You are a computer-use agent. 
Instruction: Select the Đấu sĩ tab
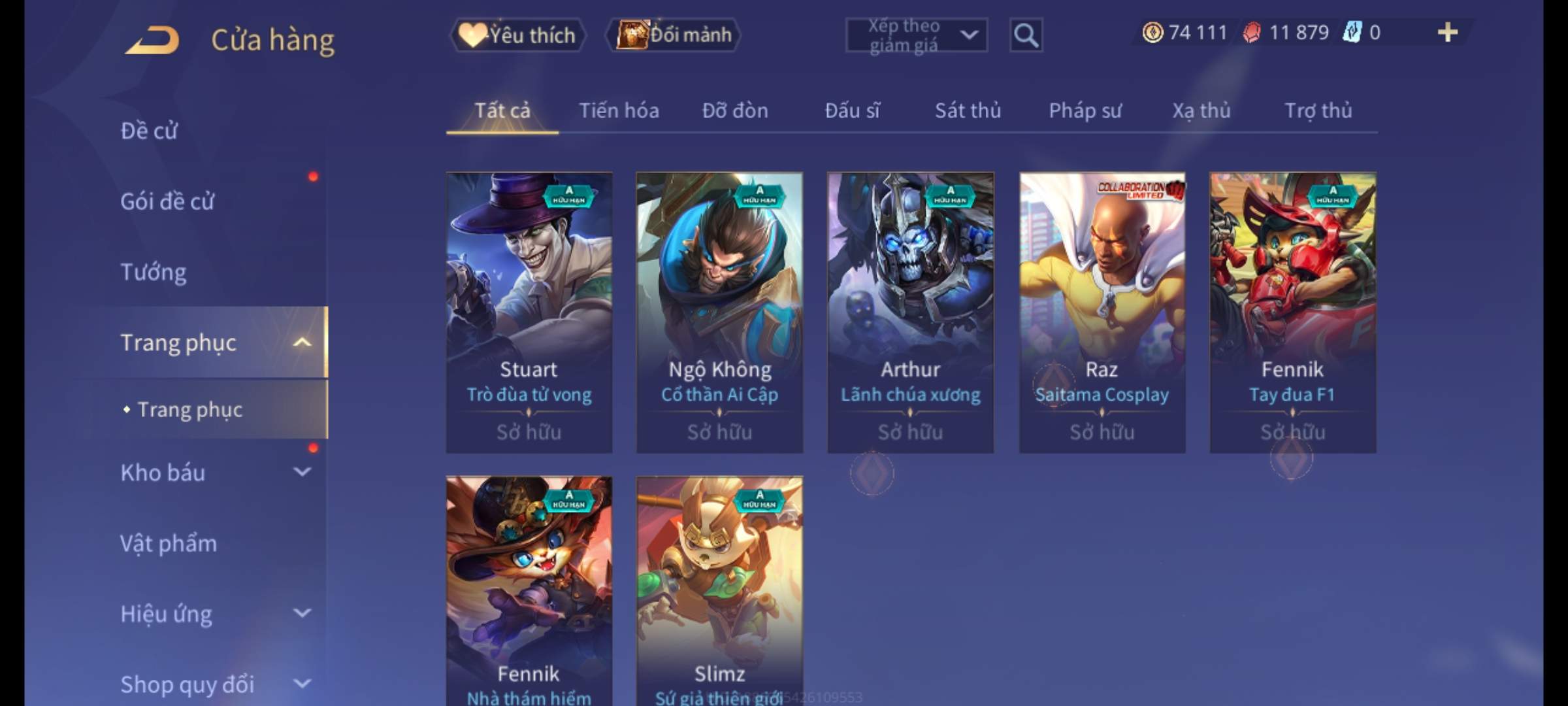pyautogui.click(x=852, y=111)
